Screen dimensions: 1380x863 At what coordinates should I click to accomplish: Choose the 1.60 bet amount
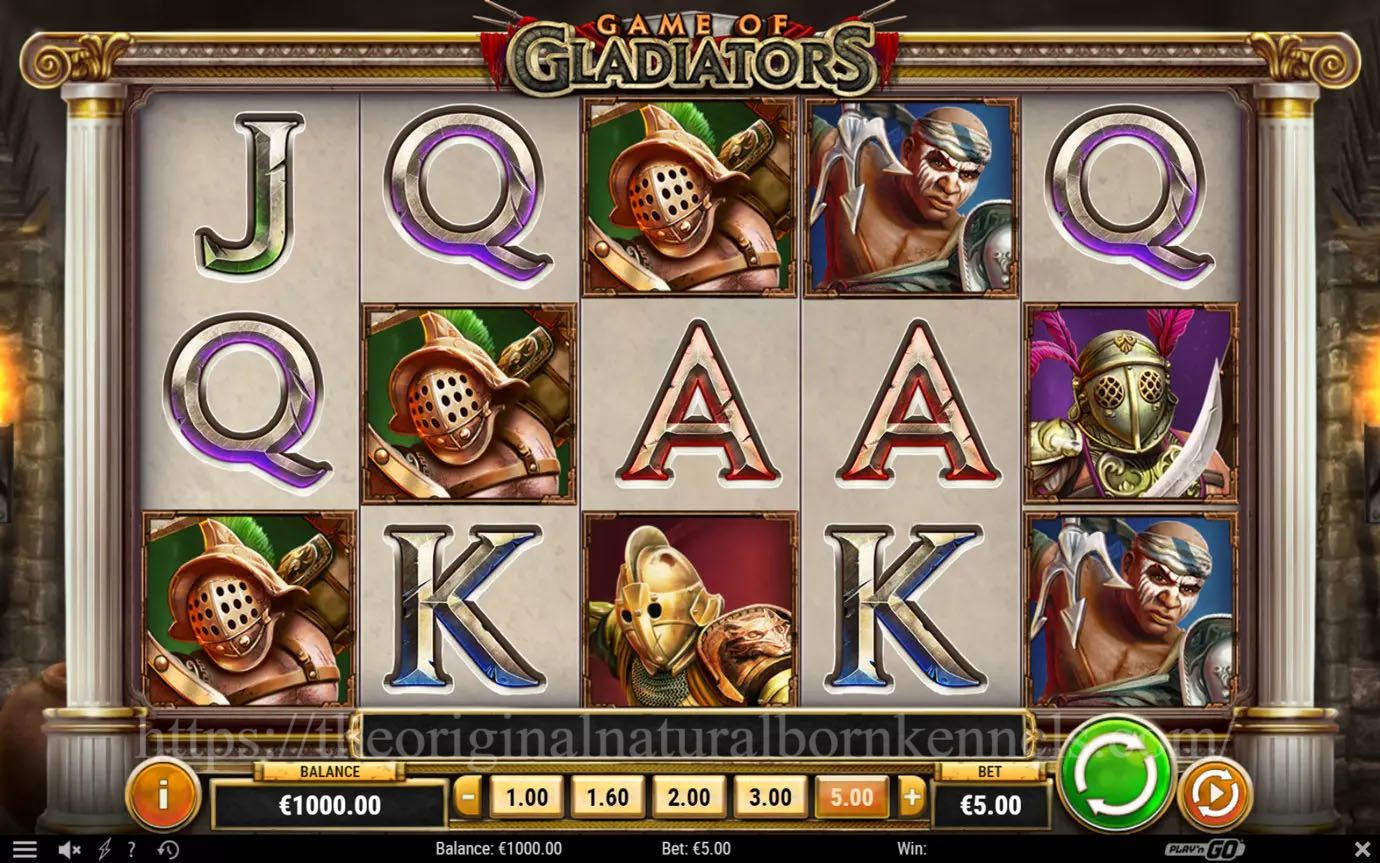click(x=607, y=797)
